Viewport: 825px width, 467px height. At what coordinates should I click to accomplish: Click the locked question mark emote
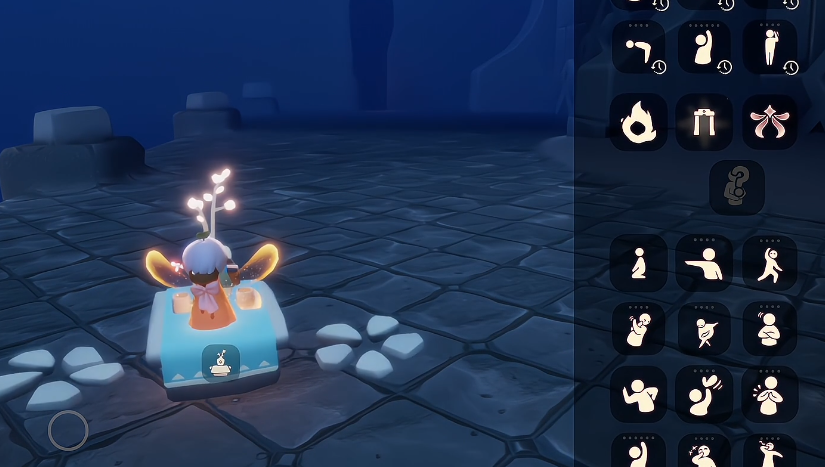(x=737, y=187)
